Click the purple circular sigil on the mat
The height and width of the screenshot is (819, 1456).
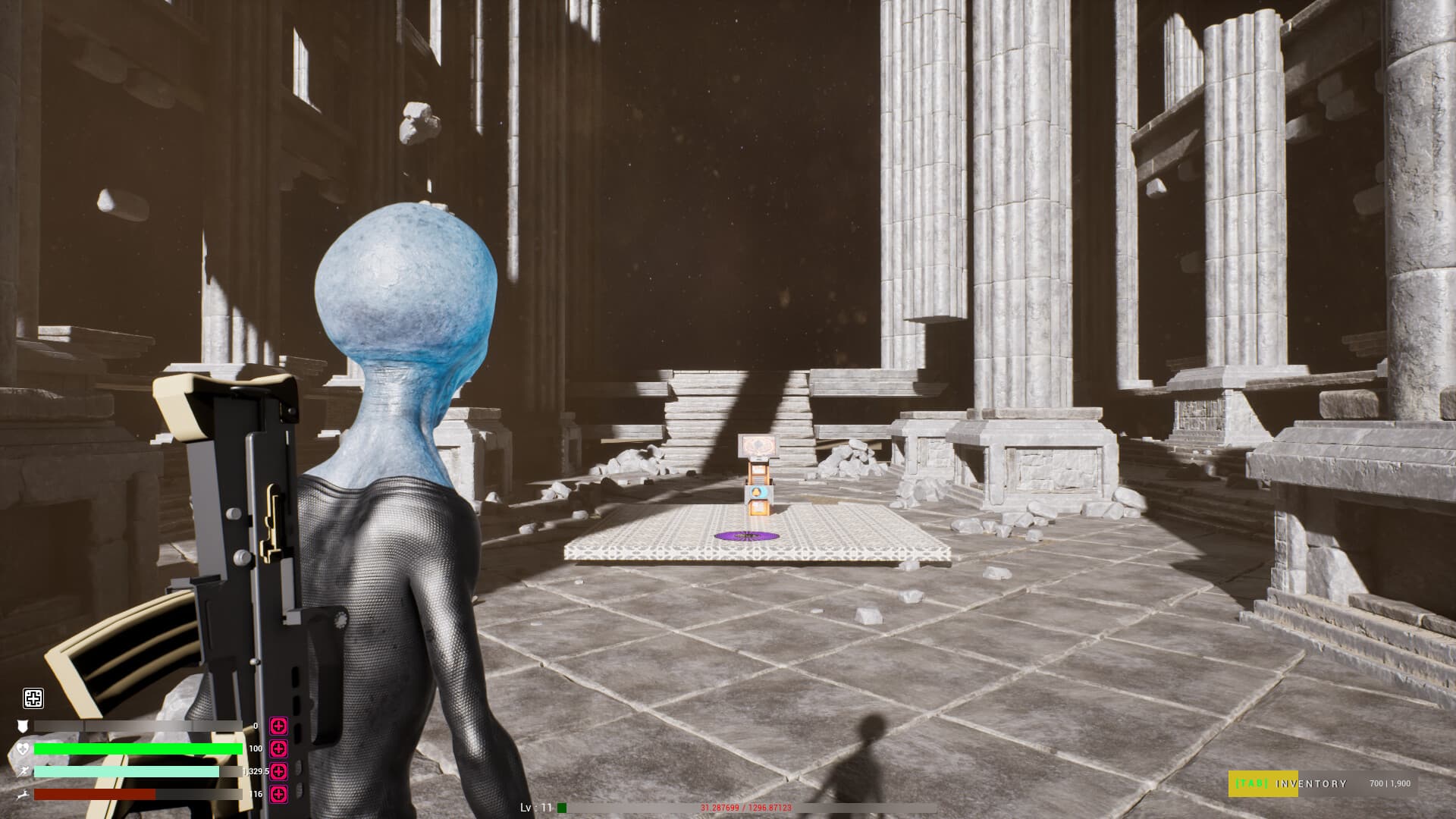click(x=748, y=538)
